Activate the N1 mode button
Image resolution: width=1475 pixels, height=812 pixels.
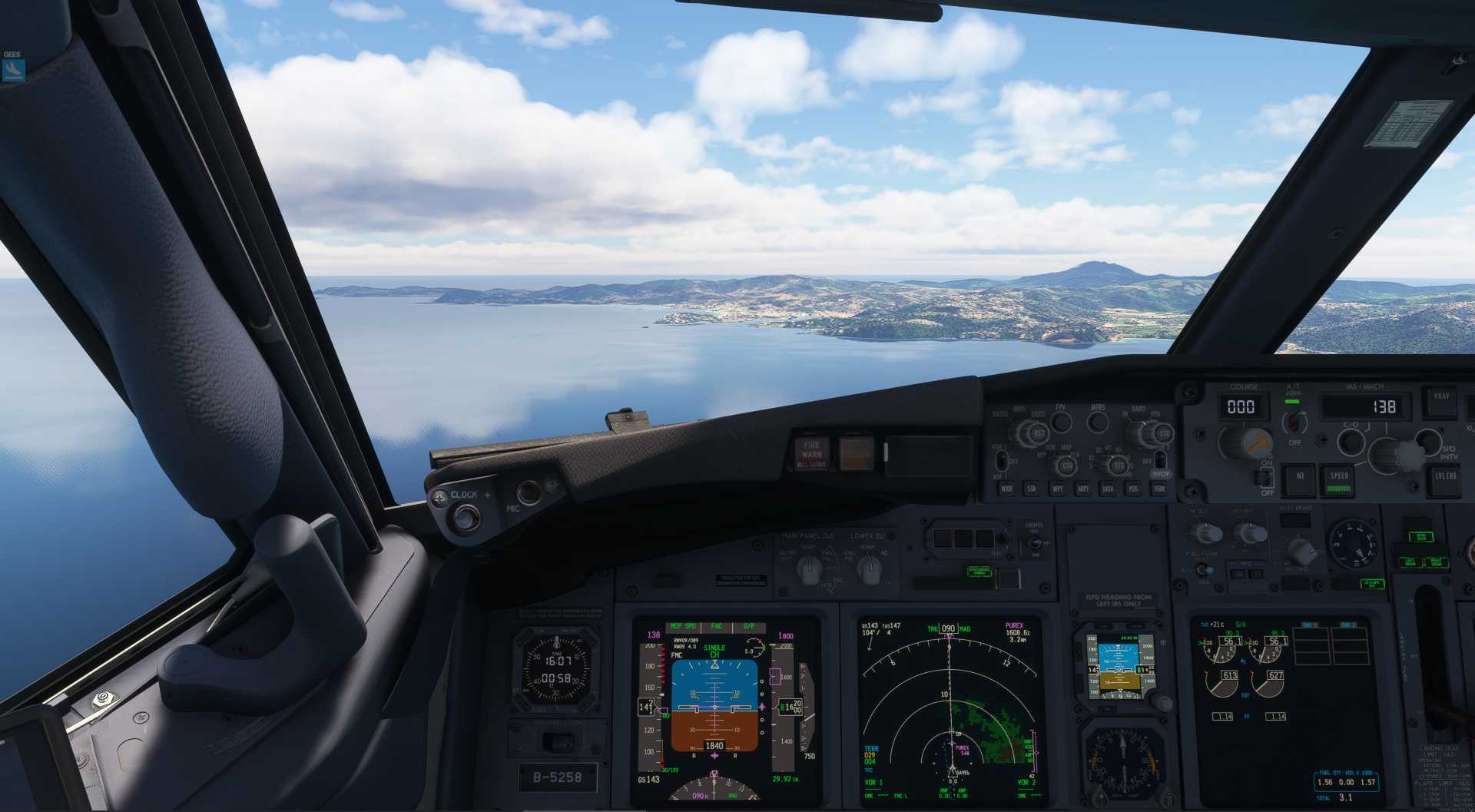[1300, 478]
